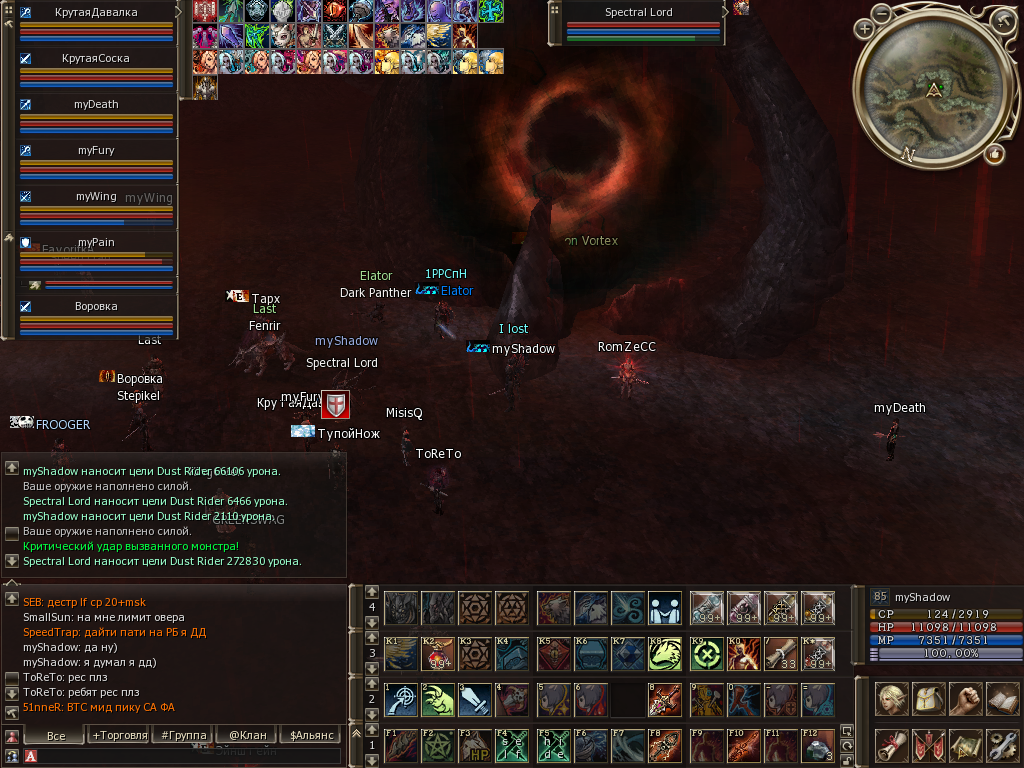
Task: Open inventory with the backpack icon
Action: point(929,699)
